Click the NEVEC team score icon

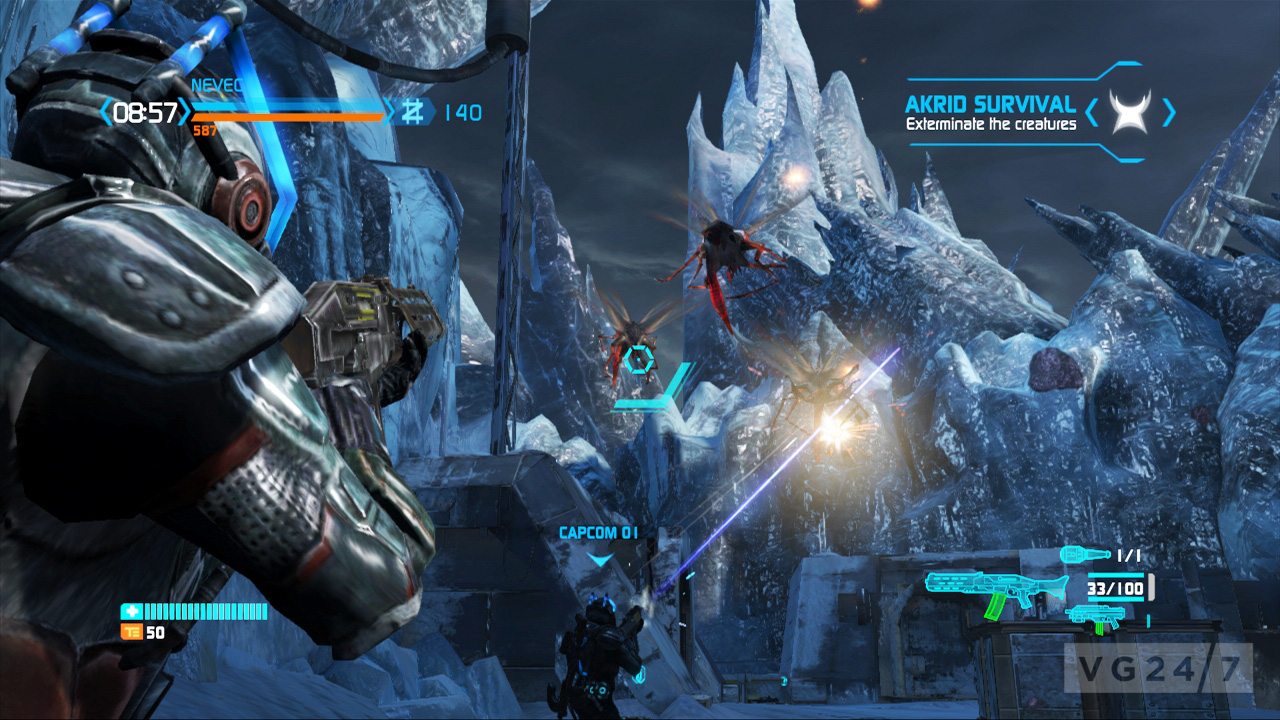point(411,112)
